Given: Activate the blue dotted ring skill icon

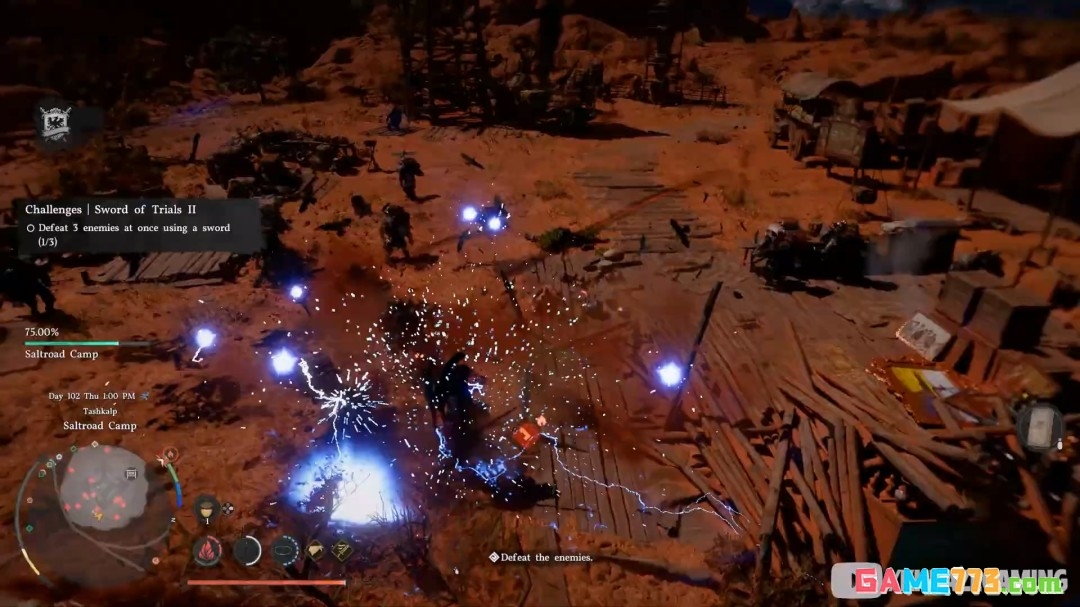Looking at the screenshot, I should [x=285, y=549].
